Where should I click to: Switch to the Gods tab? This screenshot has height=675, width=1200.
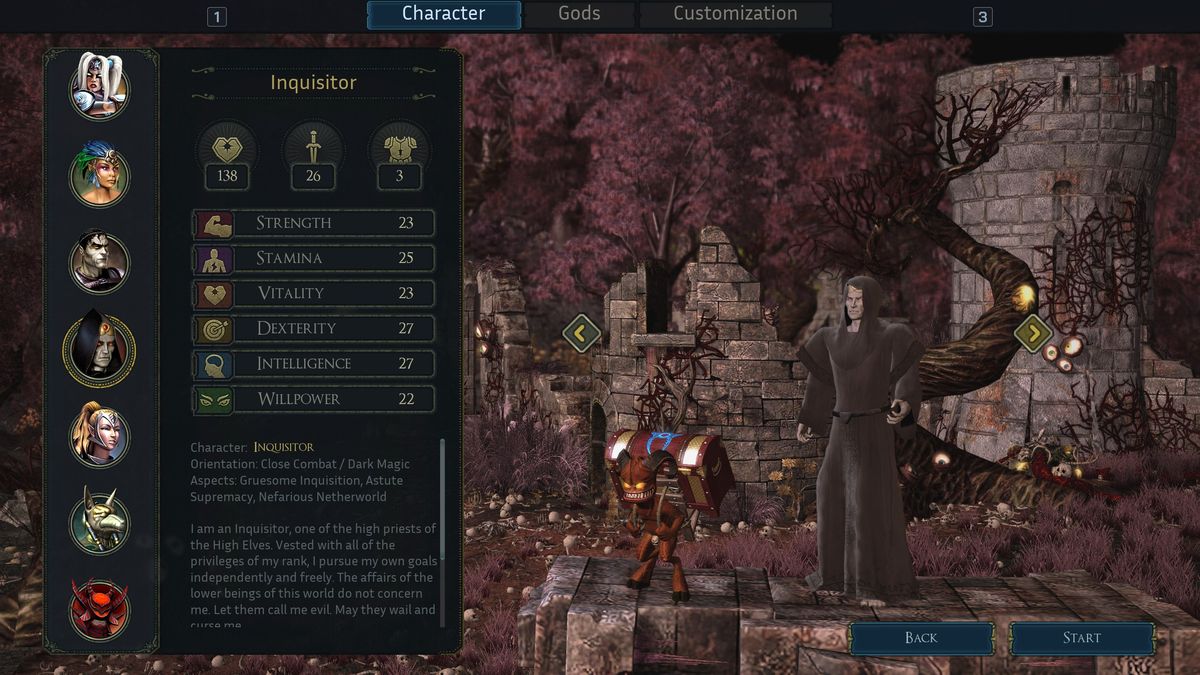(579, 14)
